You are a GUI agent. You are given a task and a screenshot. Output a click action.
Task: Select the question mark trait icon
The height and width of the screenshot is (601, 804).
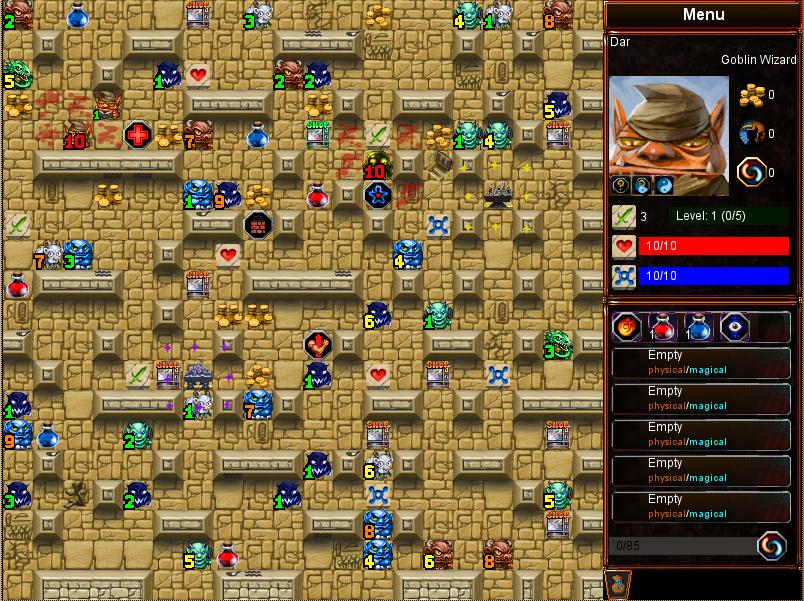point(620,185)
